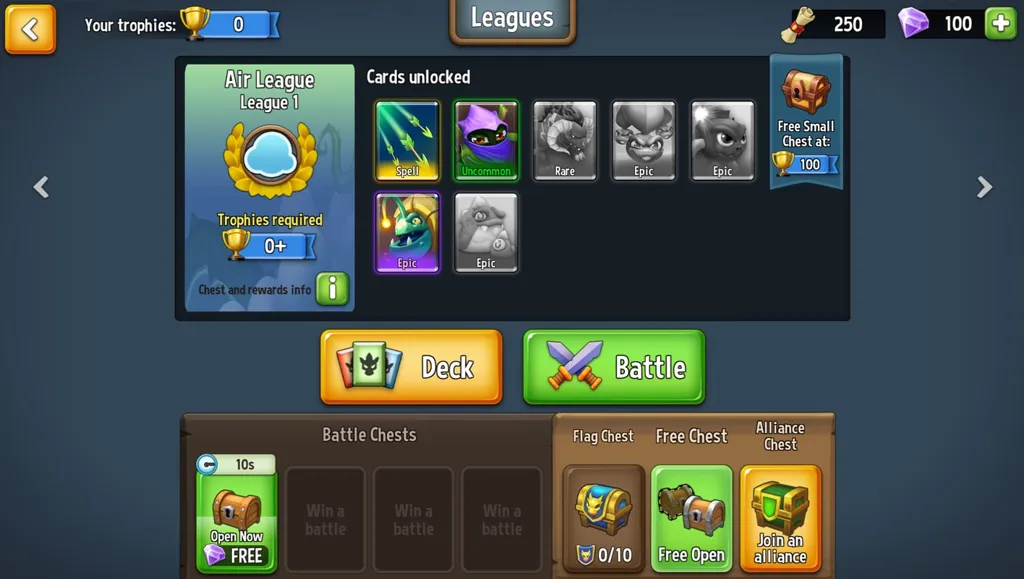Open the Flag Chest progress
The image size is (1024, 579).
point(603,519)
